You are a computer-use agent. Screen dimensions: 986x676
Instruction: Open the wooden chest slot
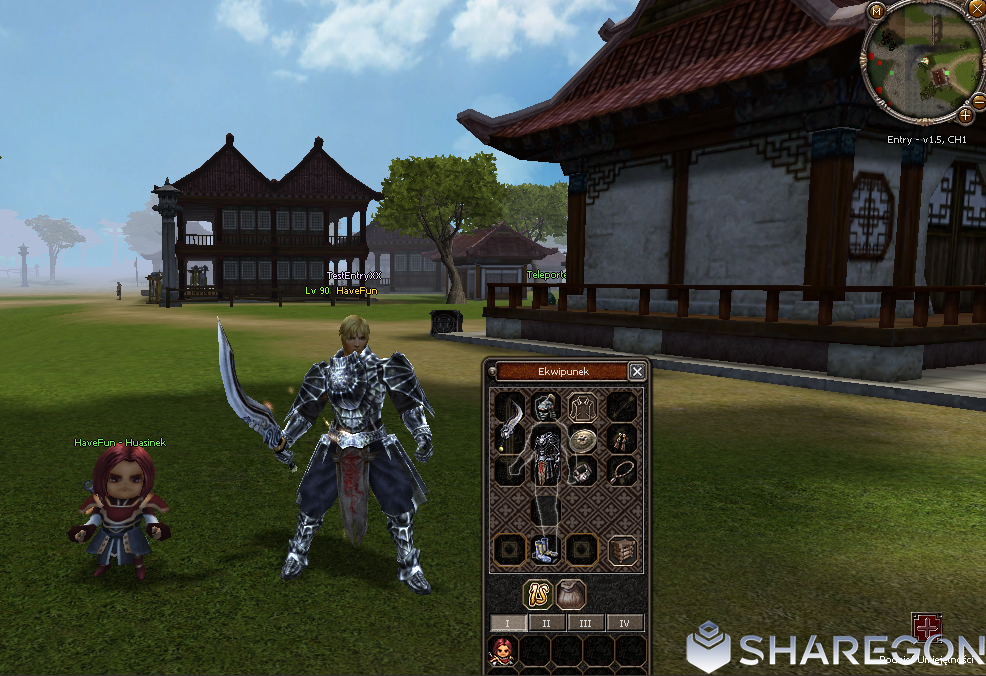(x=623, y=550)
